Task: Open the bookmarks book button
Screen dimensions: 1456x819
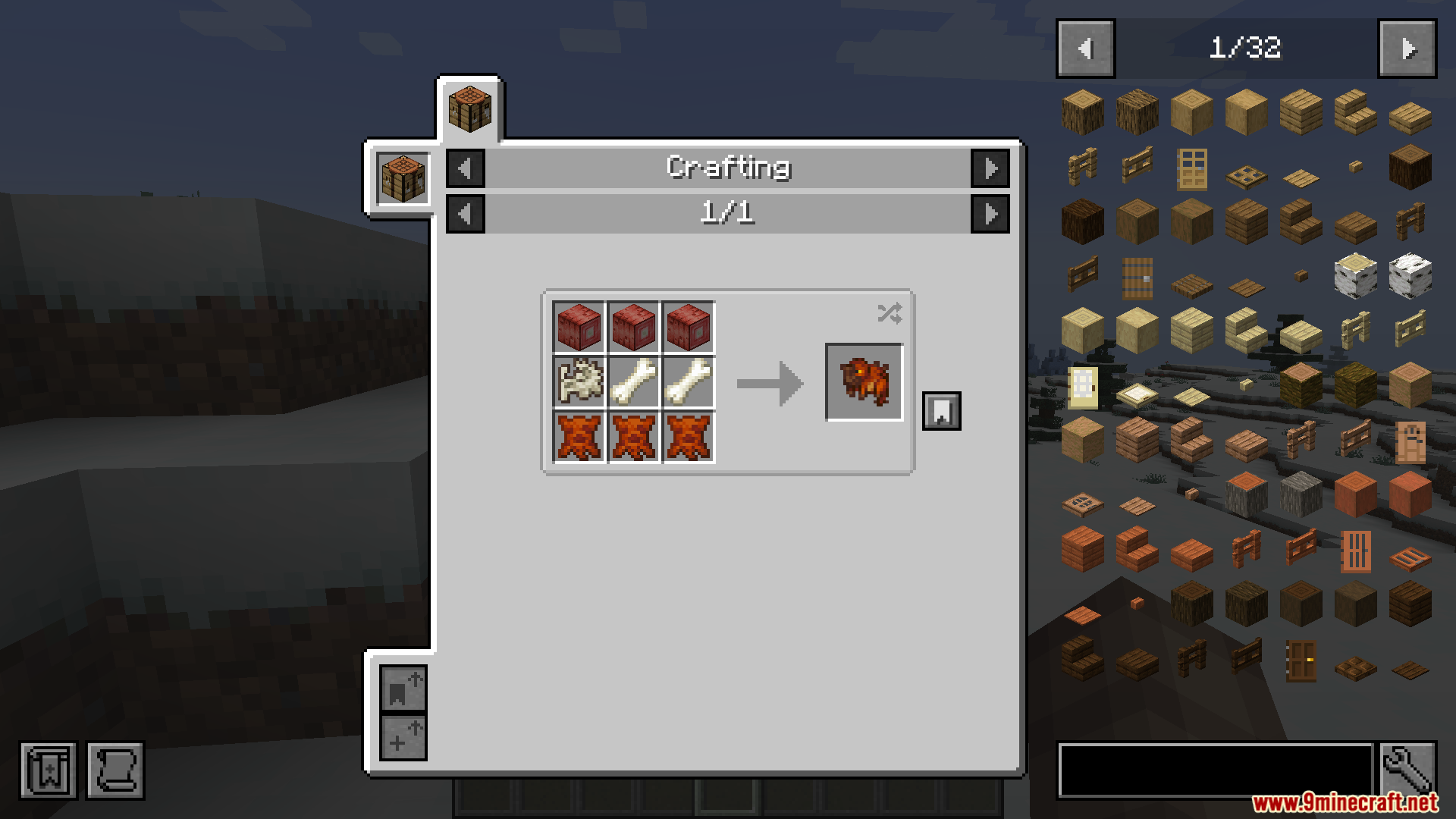Action: coord(49,770)
